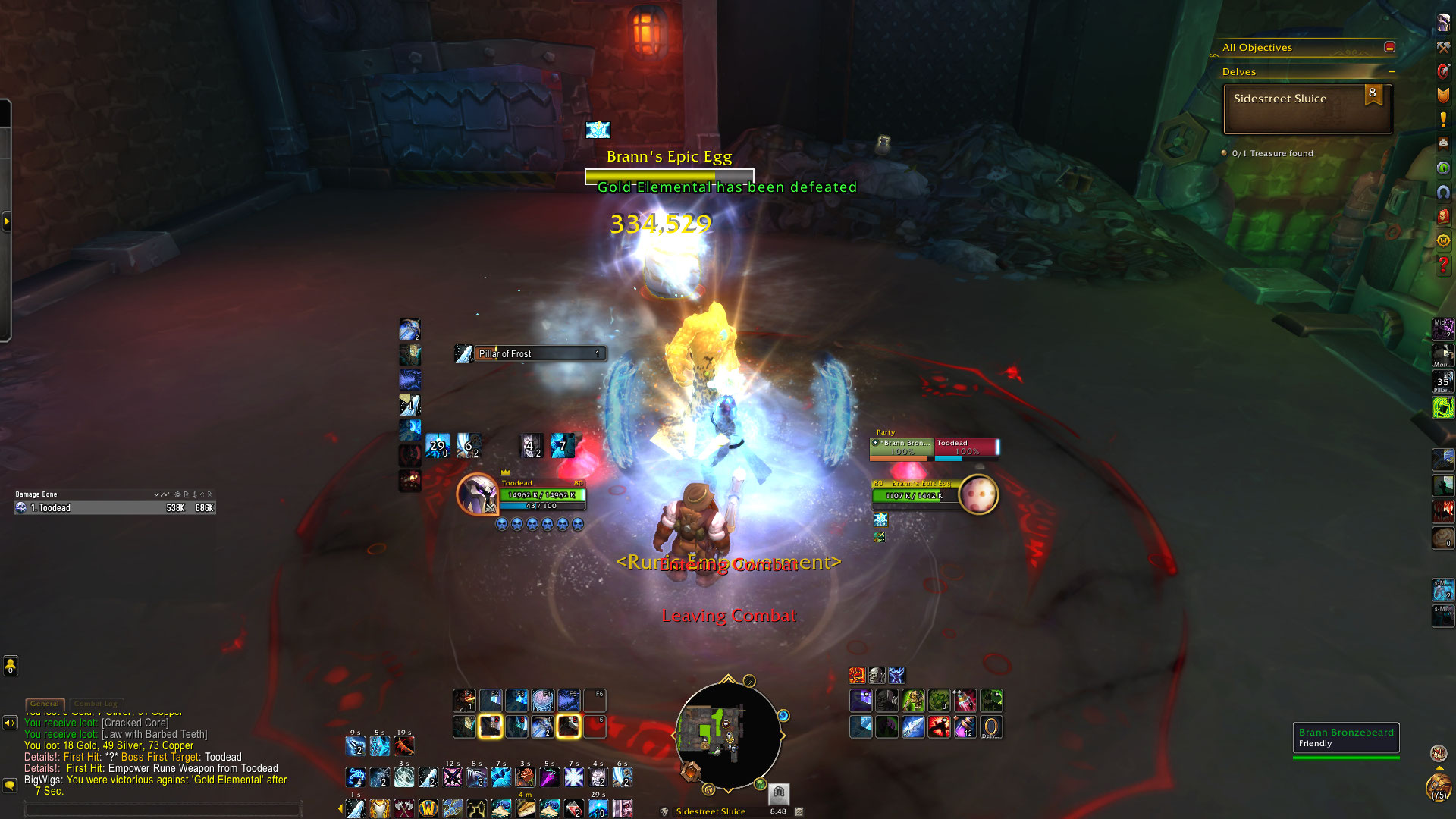Open the character info micro button

click(x=1442, y=23)
